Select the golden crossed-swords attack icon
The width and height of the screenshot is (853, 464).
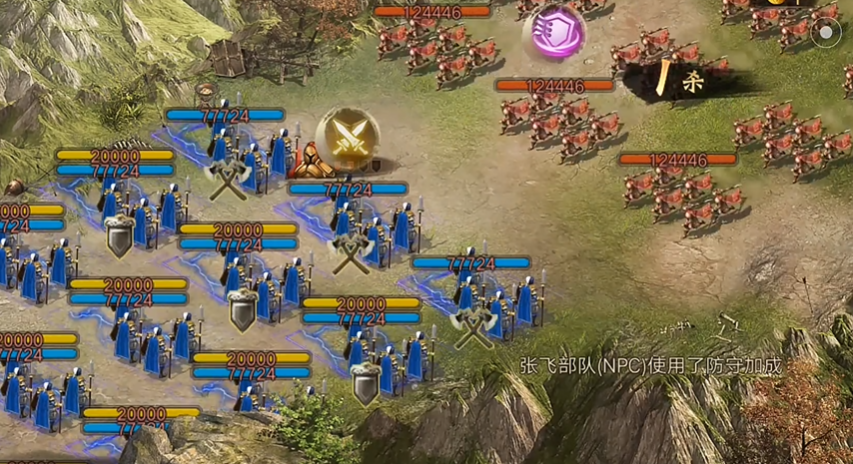[347, 139]
